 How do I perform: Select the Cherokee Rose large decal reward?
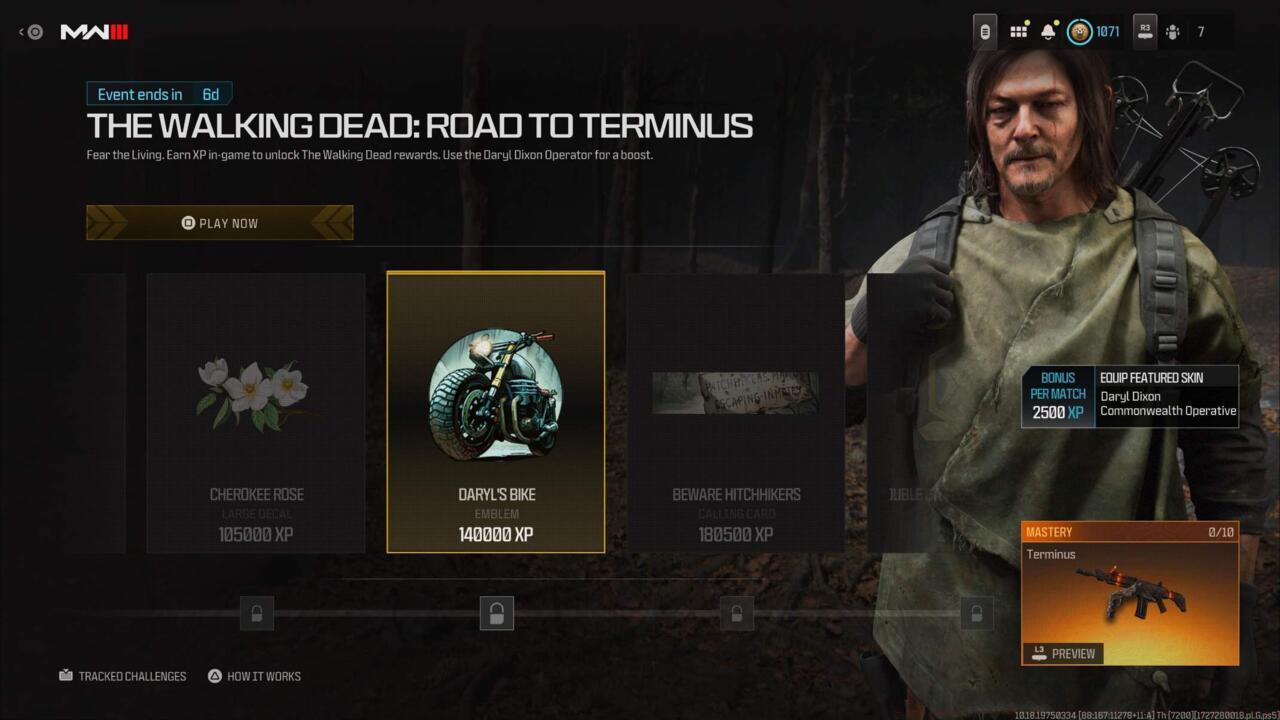coord(256,412)
